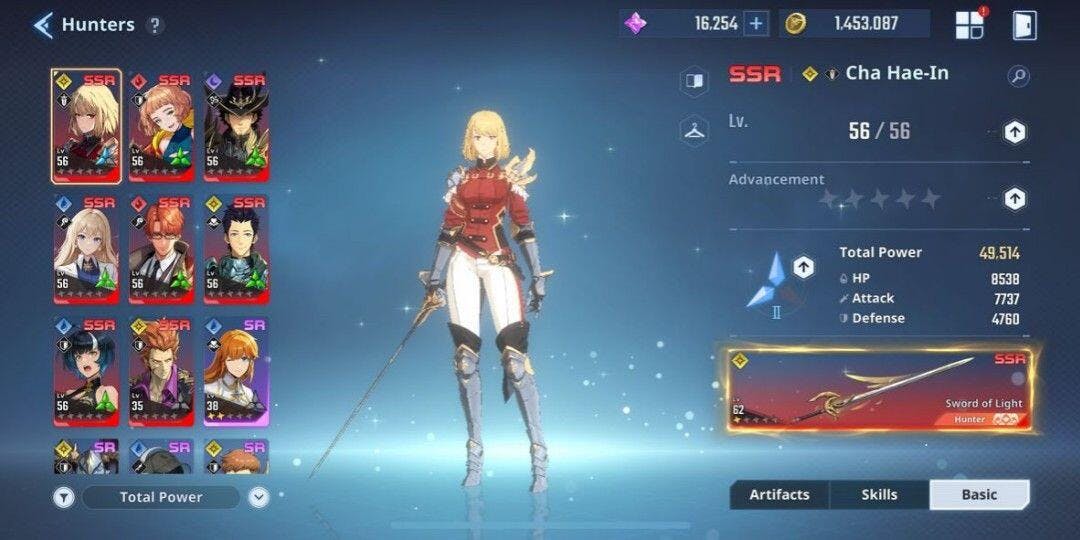Select the cowboy hat hunter card
The height and width of the screenshot is (540, 1080).
tap(236, 126)
